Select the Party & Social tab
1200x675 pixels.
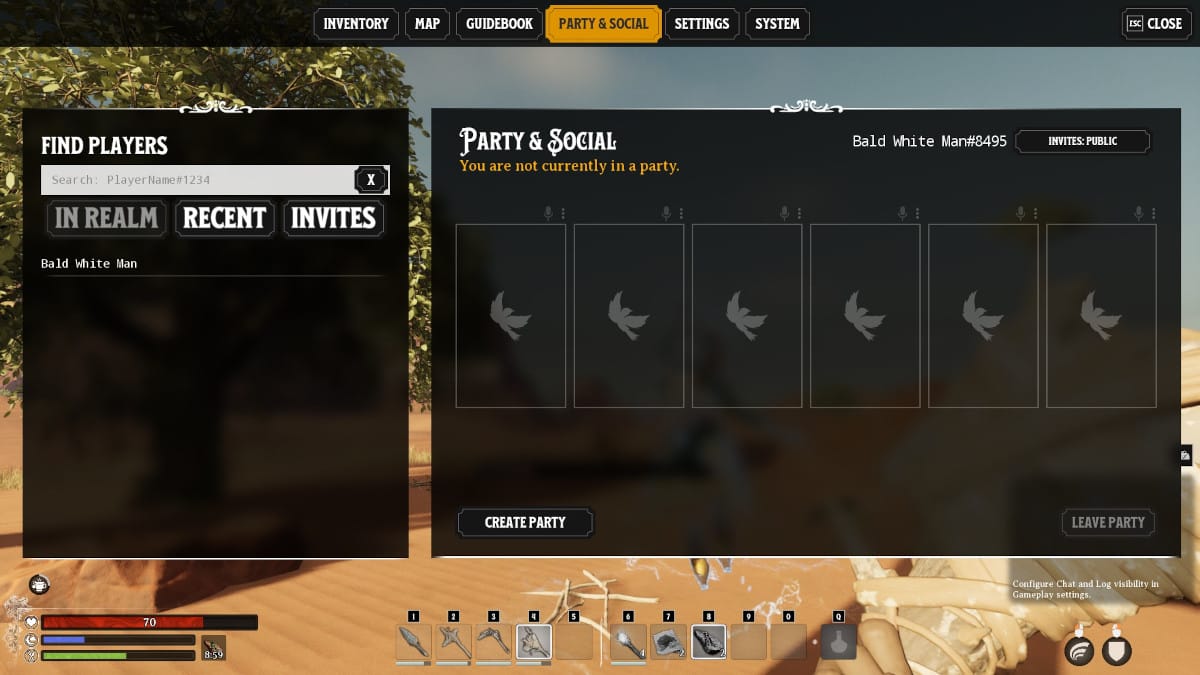pyautogui.click(x=603, y=24)
